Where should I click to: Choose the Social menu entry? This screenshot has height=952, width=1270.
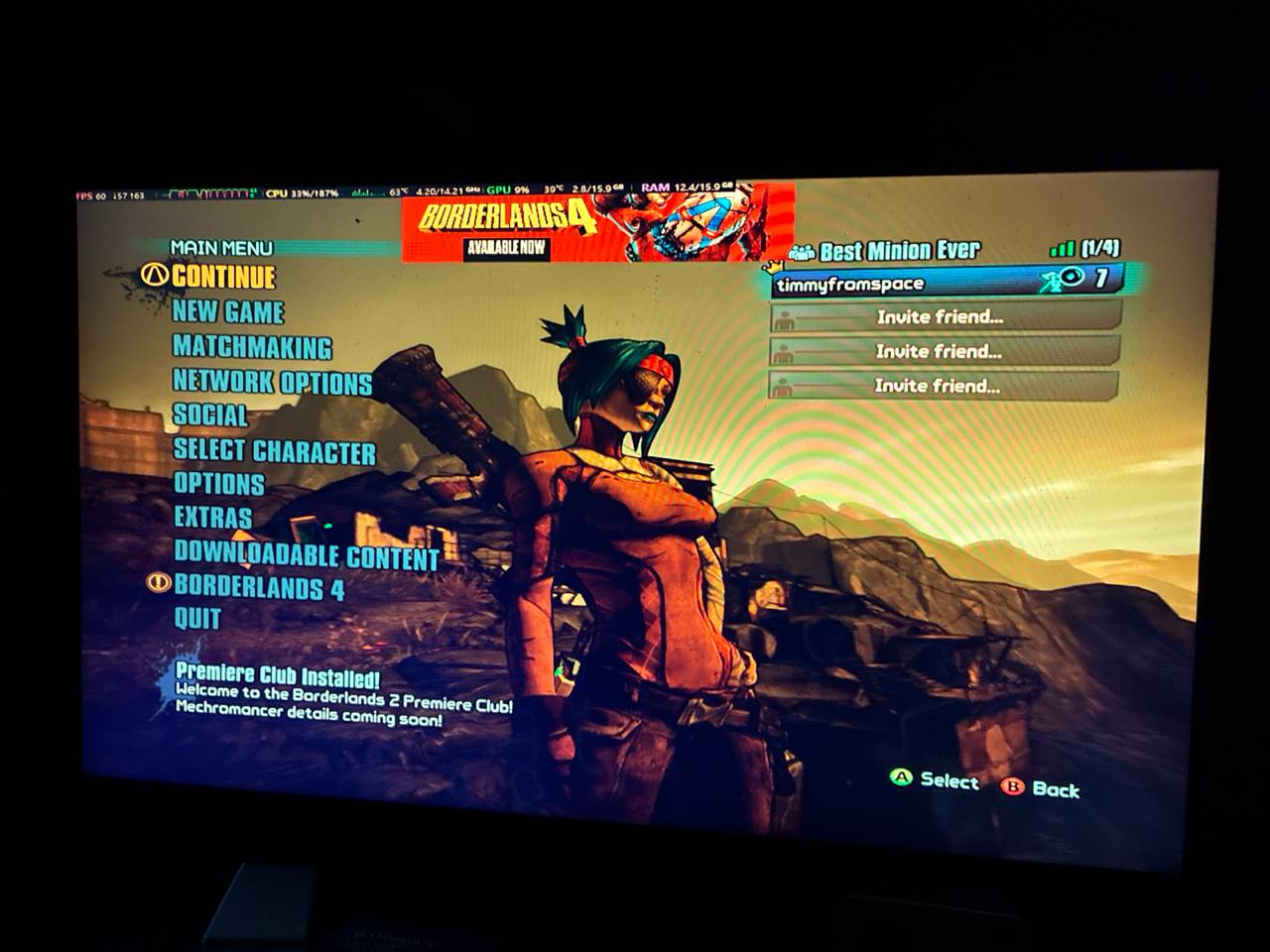click(x=210, y=416)
